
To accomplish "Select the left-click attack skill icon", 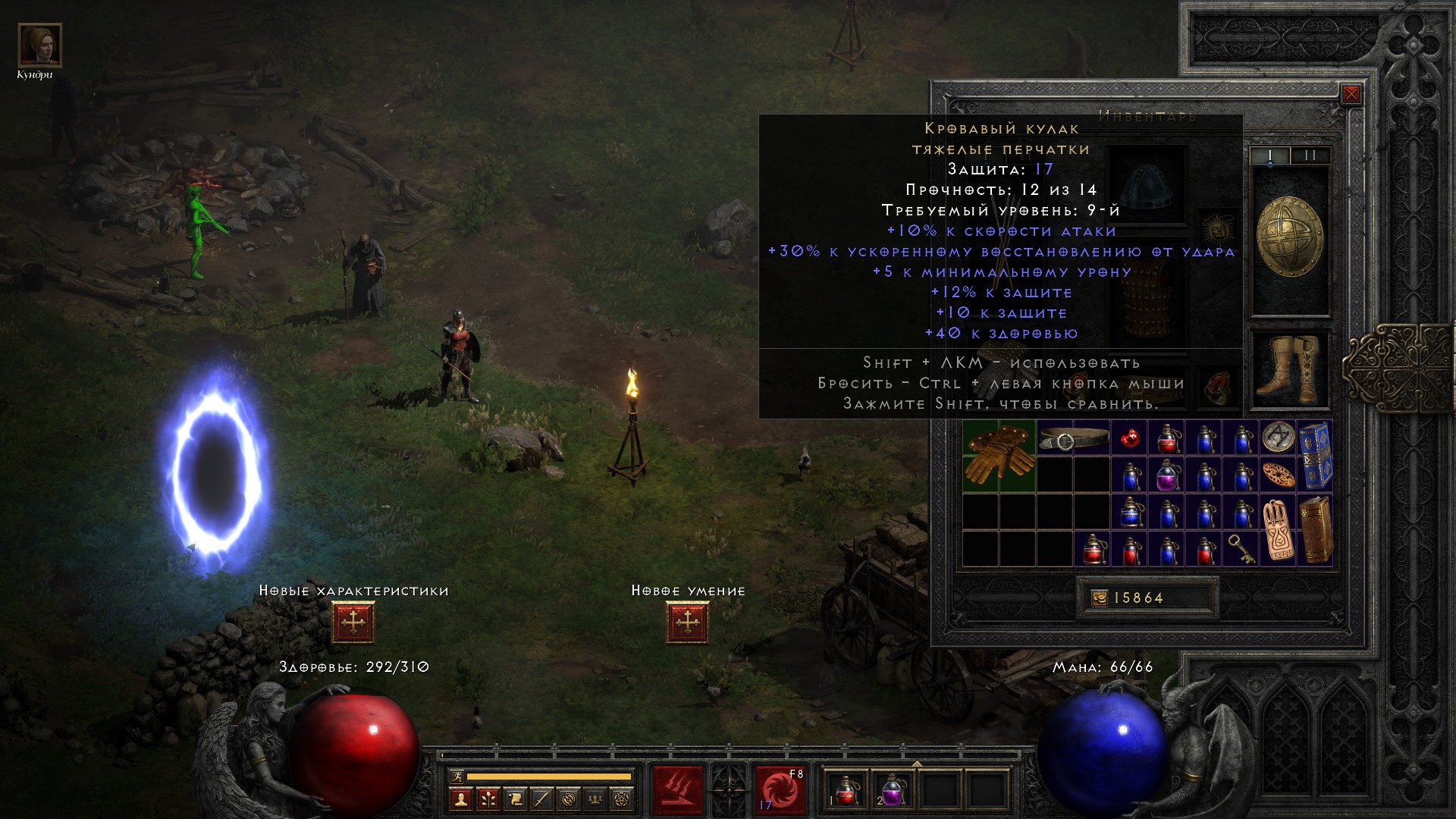I will coord(678,790).
